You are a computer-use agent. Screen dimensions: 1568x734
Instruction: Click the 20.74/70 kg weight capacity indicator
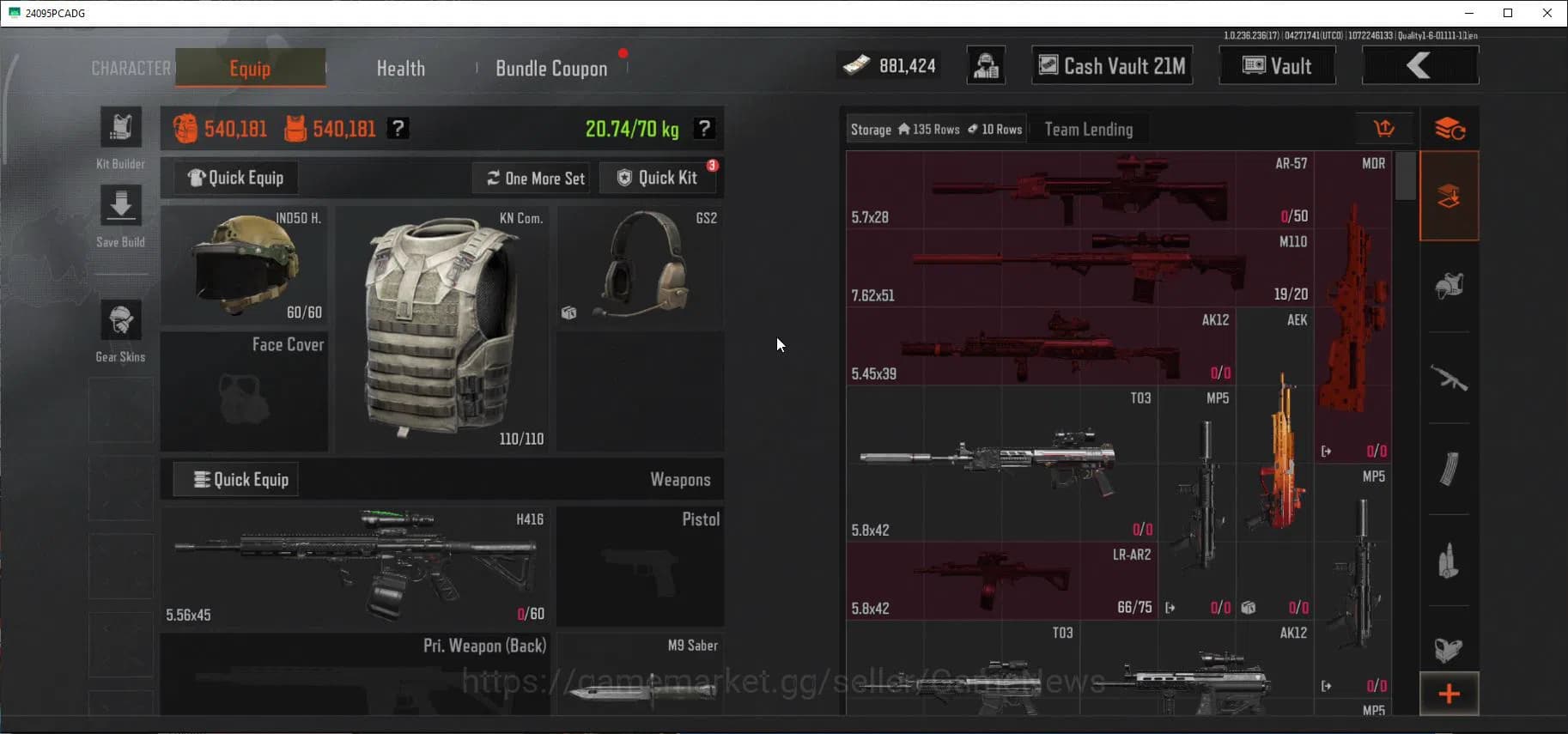[x=635, y=128]
